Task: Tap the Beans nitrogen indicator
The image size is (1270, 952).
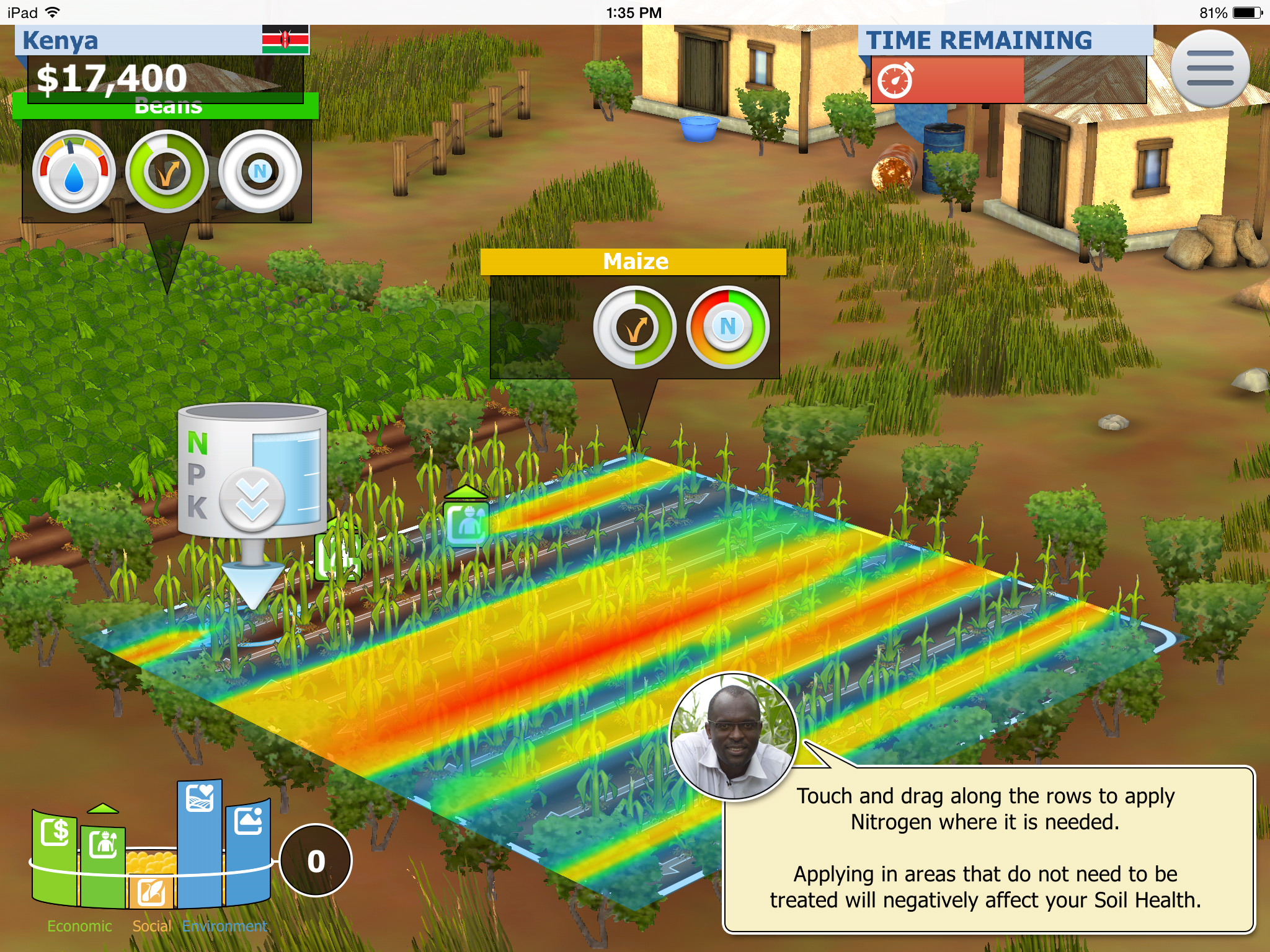Action: 260,172
